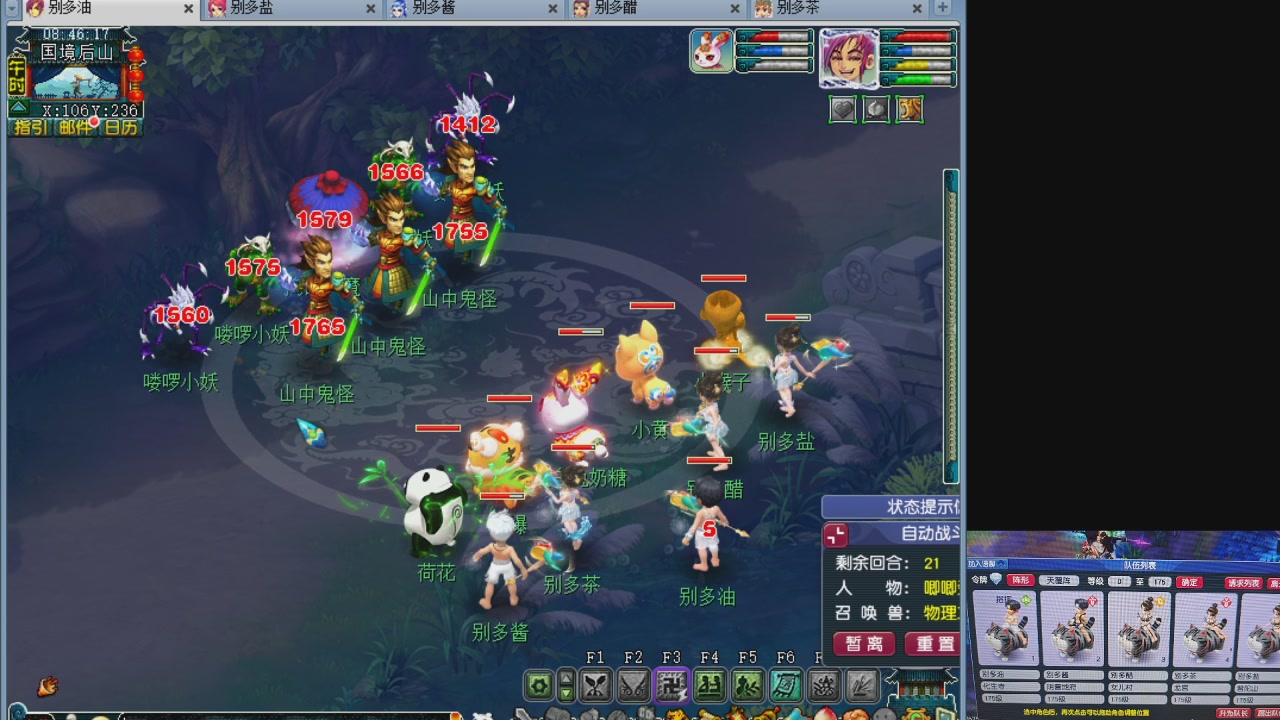Click the tiger mount icon below player portrait

click(909, 109)
